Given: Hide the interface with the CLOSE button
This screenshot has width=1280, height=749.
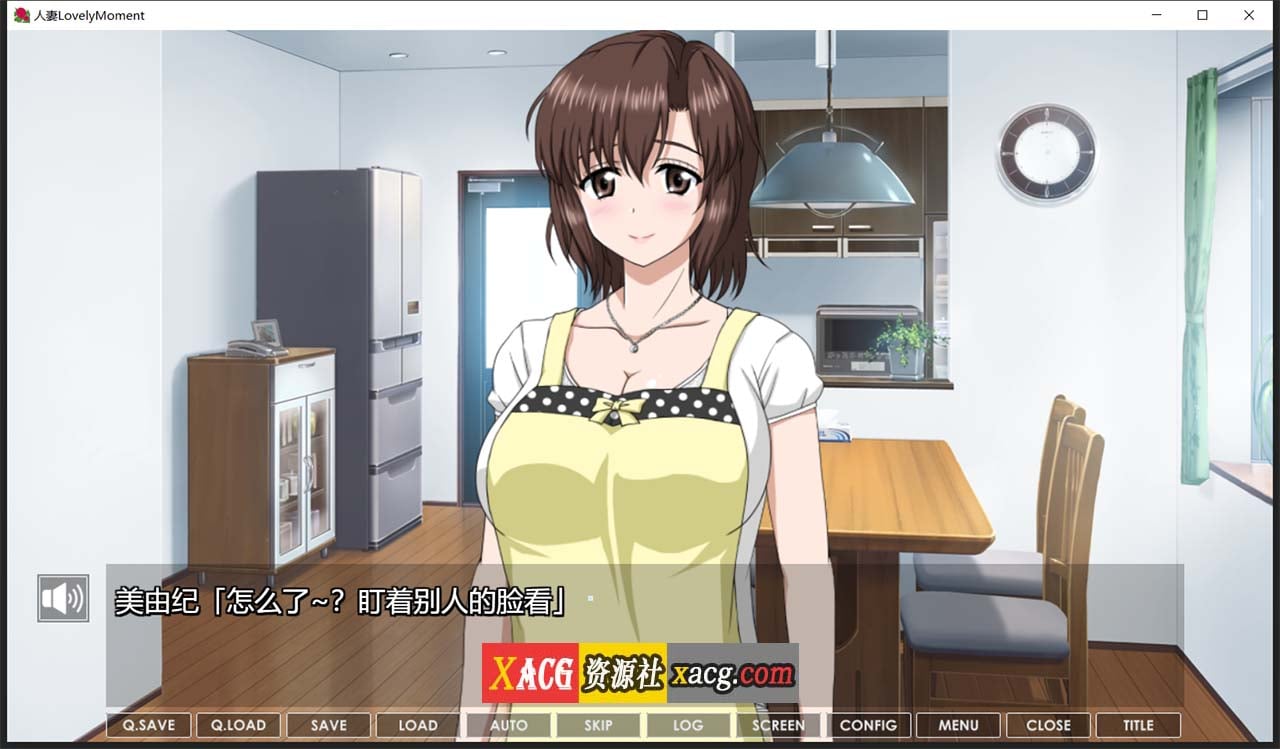Looking at the screenshot, I should 1048,725.
